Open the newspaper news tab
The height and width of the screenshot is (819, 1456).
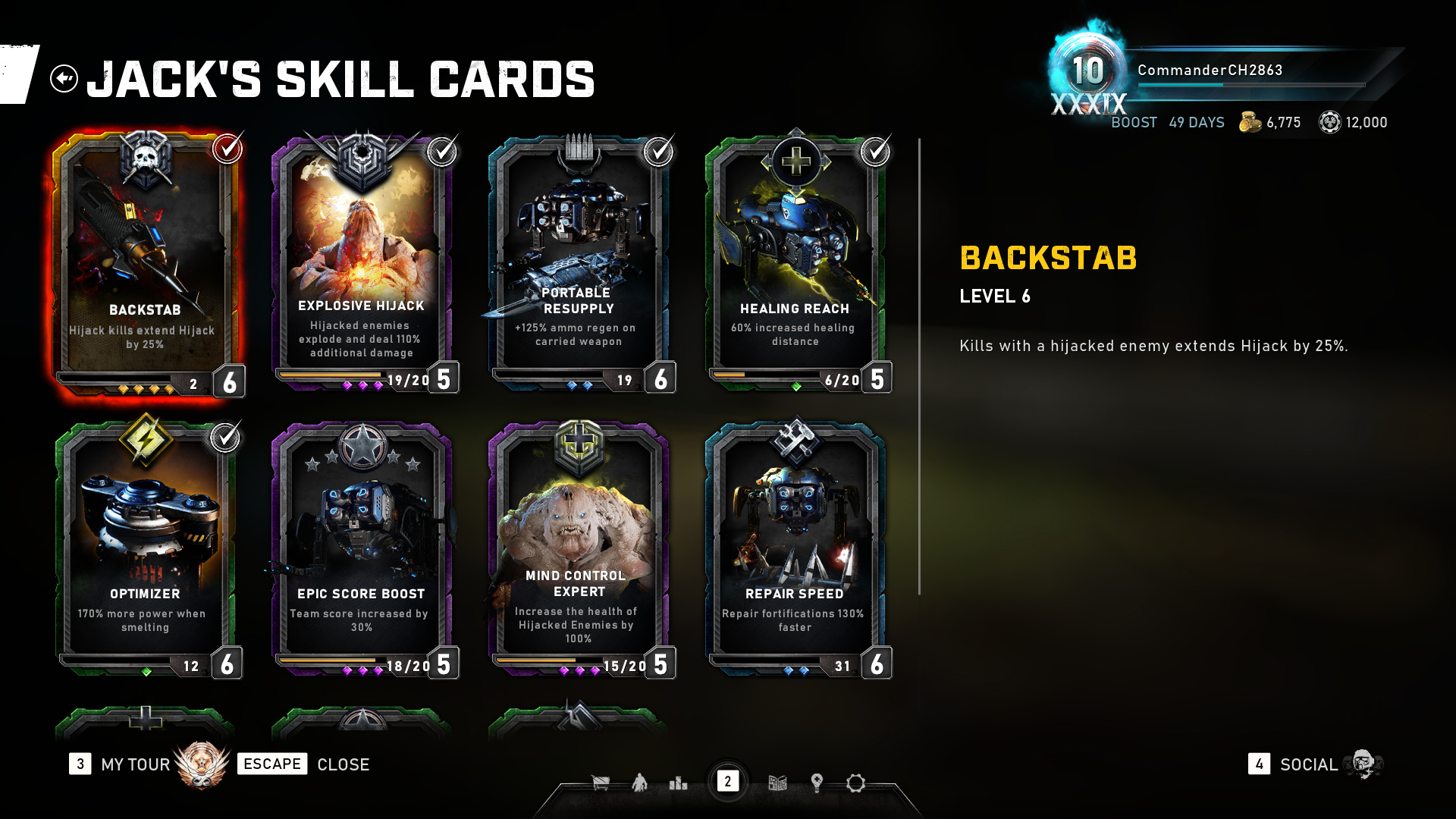click(x=777, y=783)
